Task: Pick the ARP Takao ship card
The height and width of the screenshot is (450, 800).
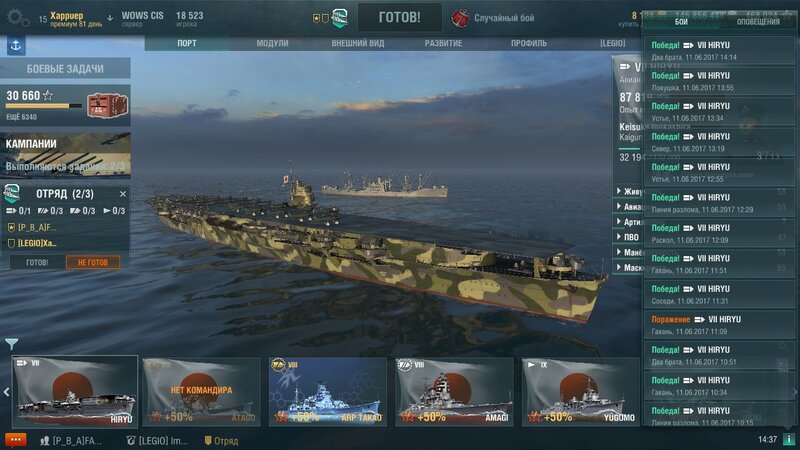Action: pos(327,391)
